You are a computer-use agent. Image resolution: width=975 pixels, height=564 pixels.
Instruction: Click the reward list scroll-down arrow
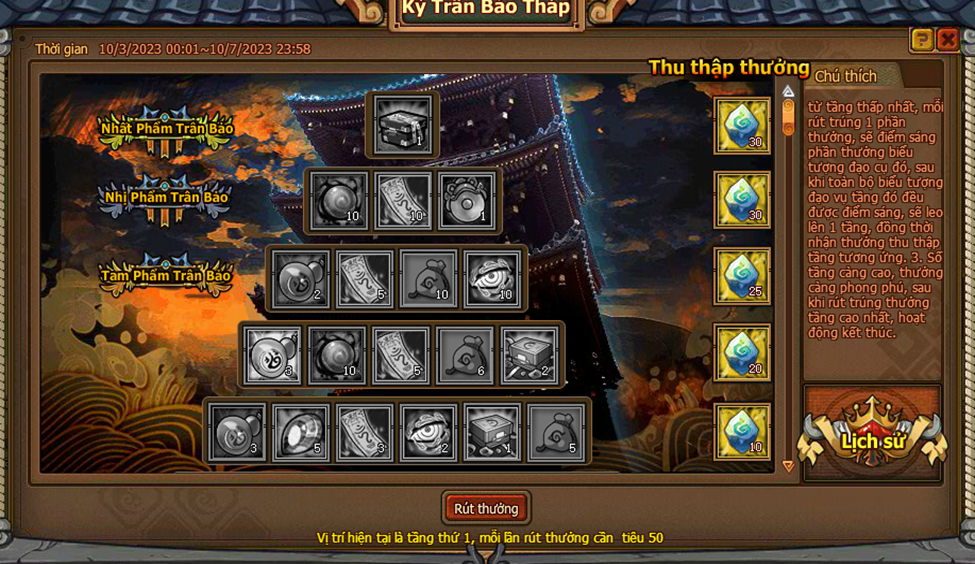788,466
